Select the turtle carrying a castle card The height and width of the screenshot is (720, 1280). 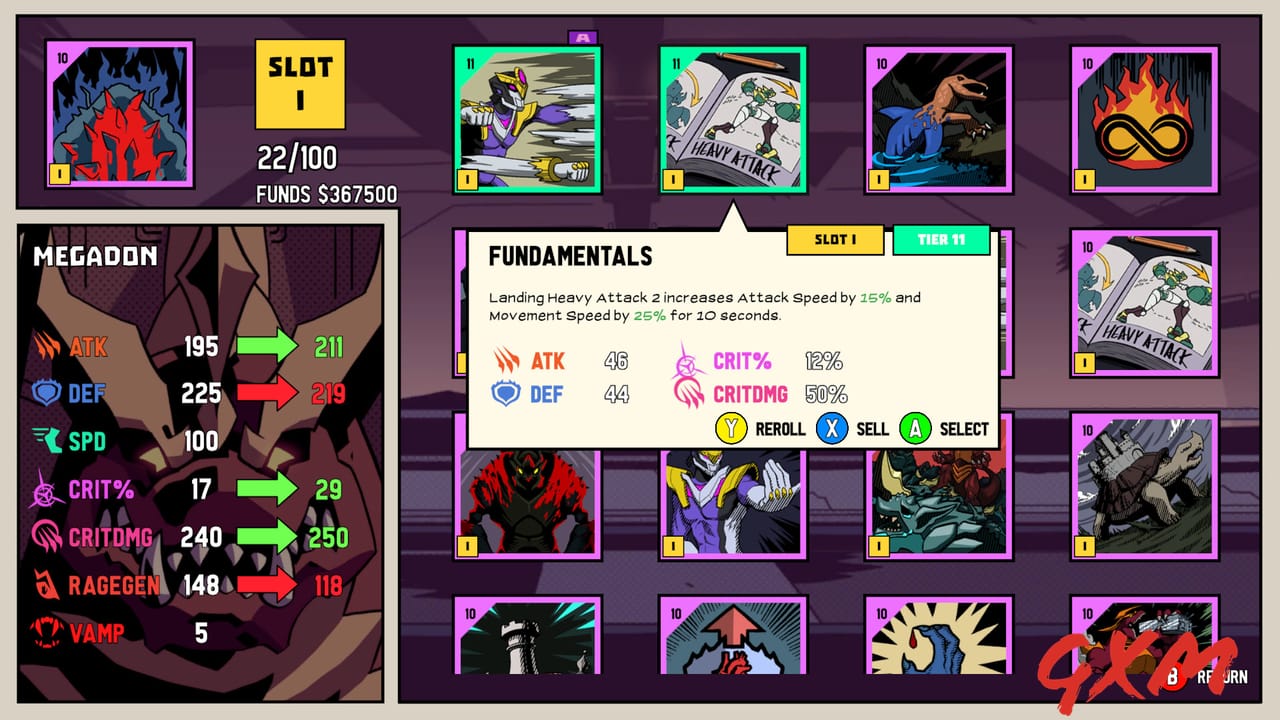click(1142, 490)
